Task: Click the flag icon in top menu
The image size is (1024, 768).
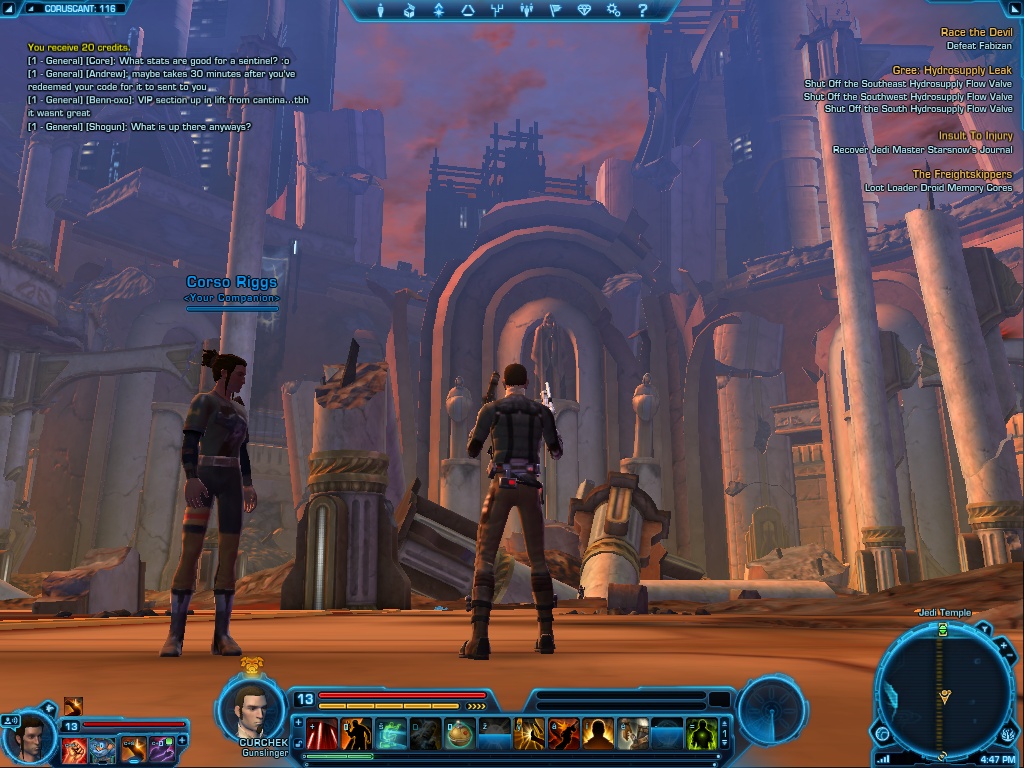Action: [x=556, y=11]
